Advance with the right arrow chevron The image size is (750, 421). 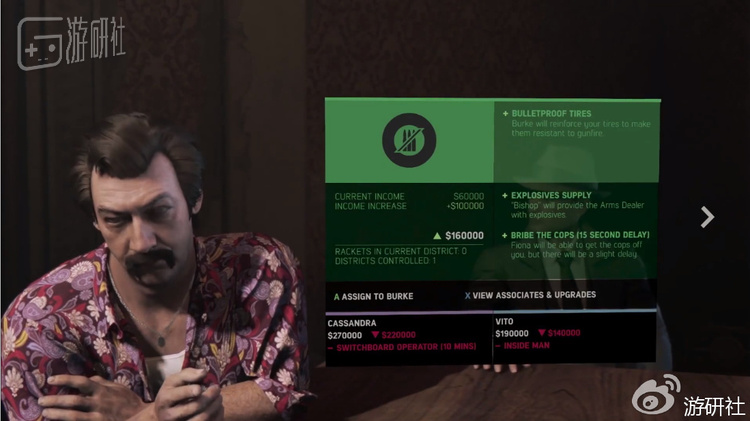707,216
